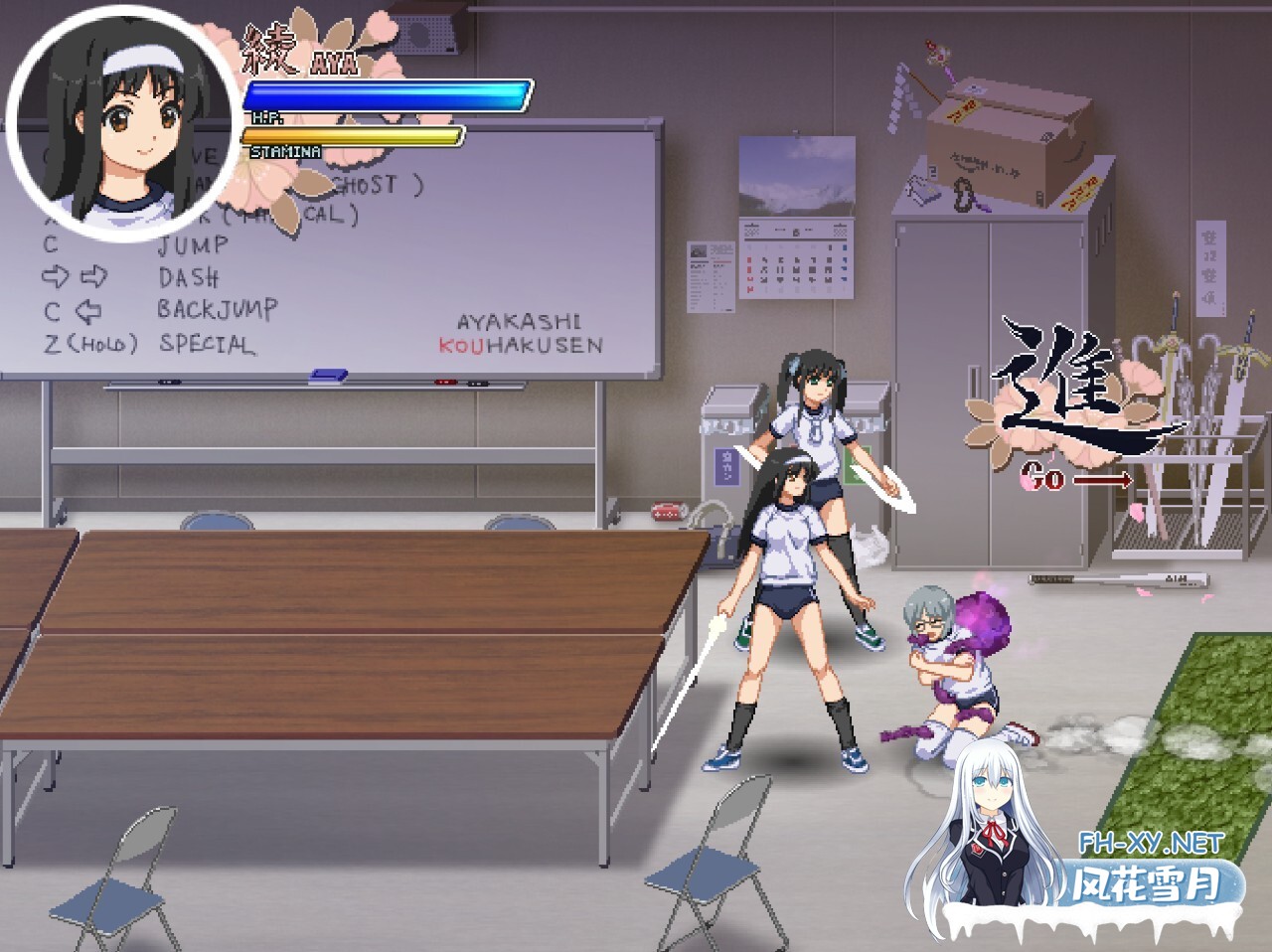The image size is (1272, 952).
Task: Click the AYA name label beside the kanji
Action: (x=332, y=62)
